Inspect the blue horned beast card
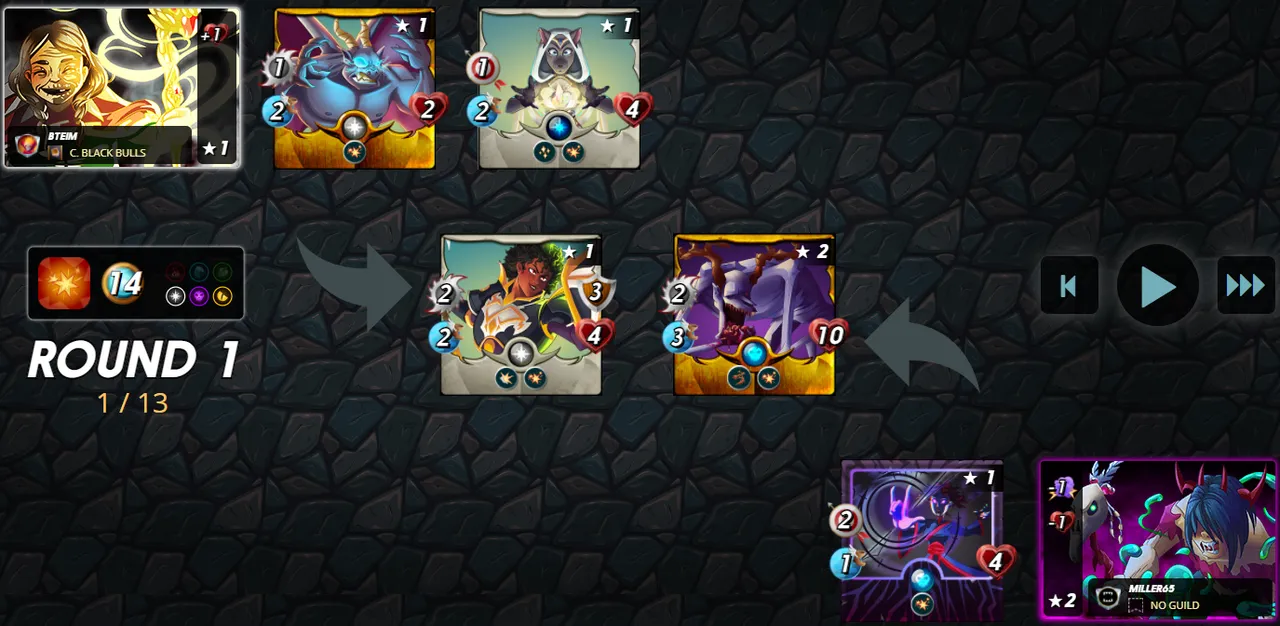1280x626 pixels. click(x=354, y=88)
